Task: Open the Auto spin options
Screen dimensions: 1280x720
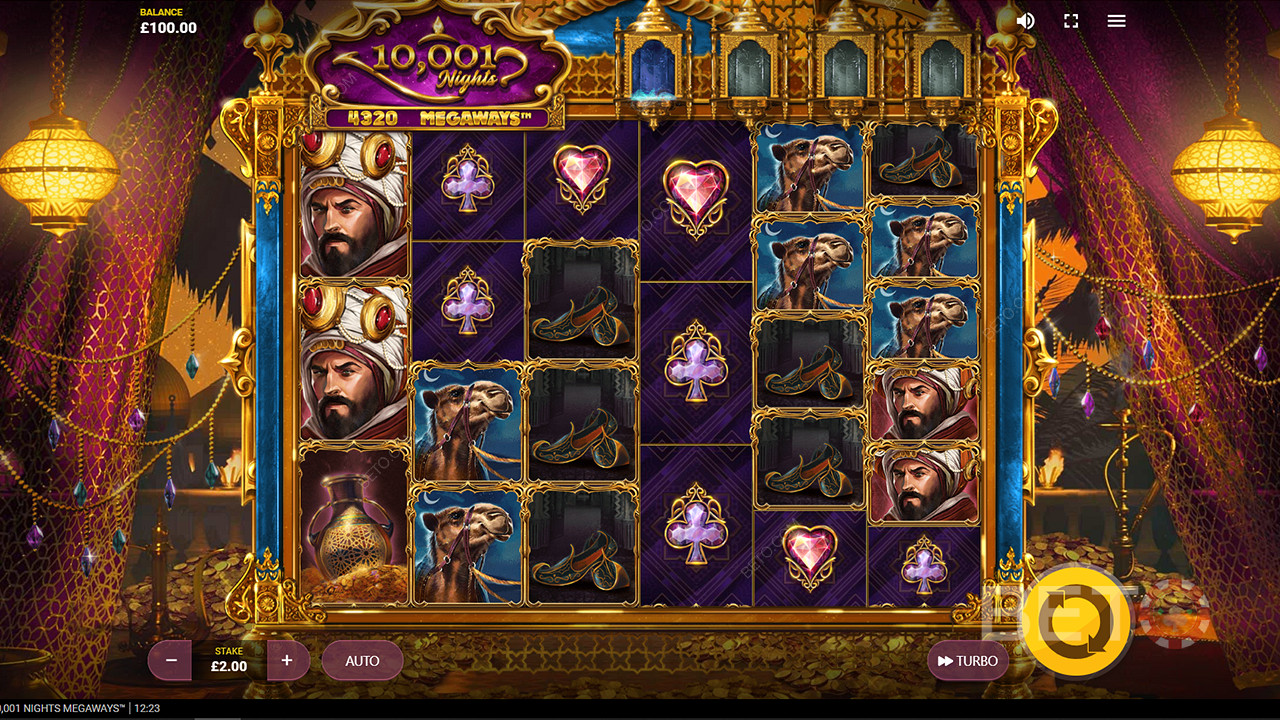Action: [x=362, y=661]
